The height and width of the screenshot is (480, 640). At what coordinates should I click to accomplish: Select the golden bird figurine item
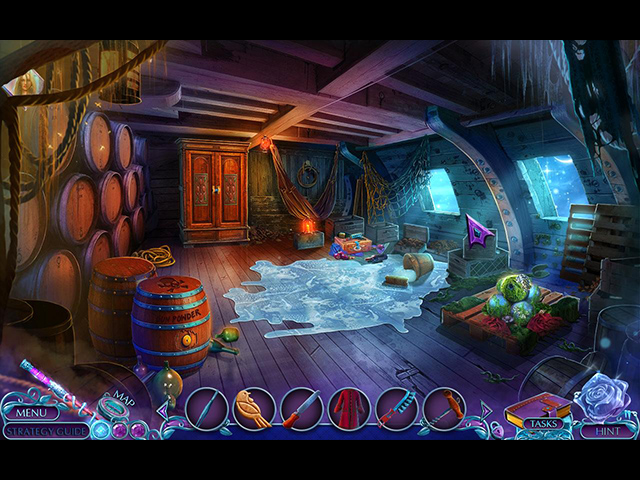point(254,408)
